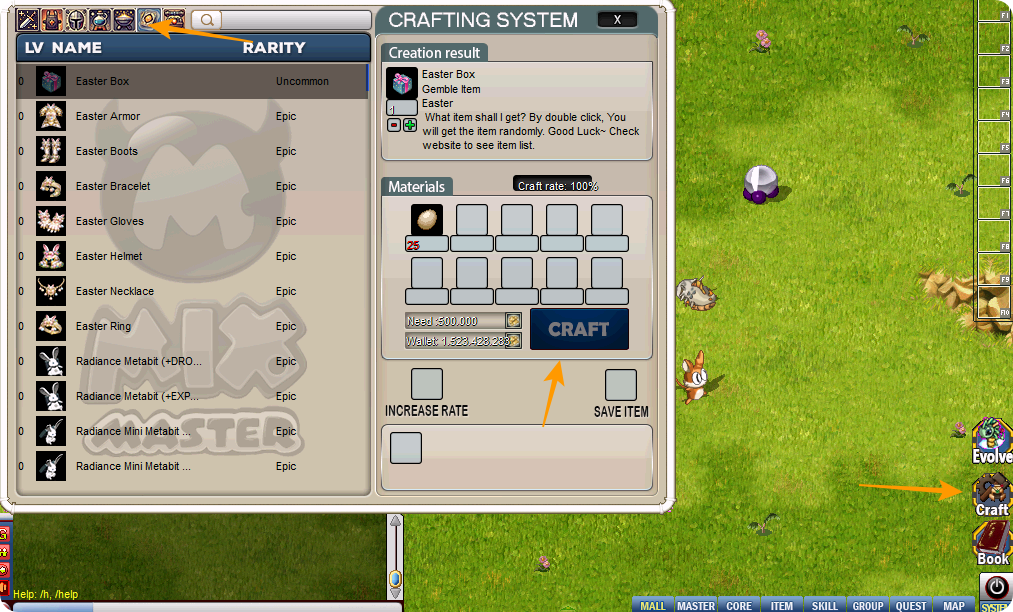Pick the Easter Necklace recipe
The width and height of the screenshot is (1013, 612).
point(192,291)
